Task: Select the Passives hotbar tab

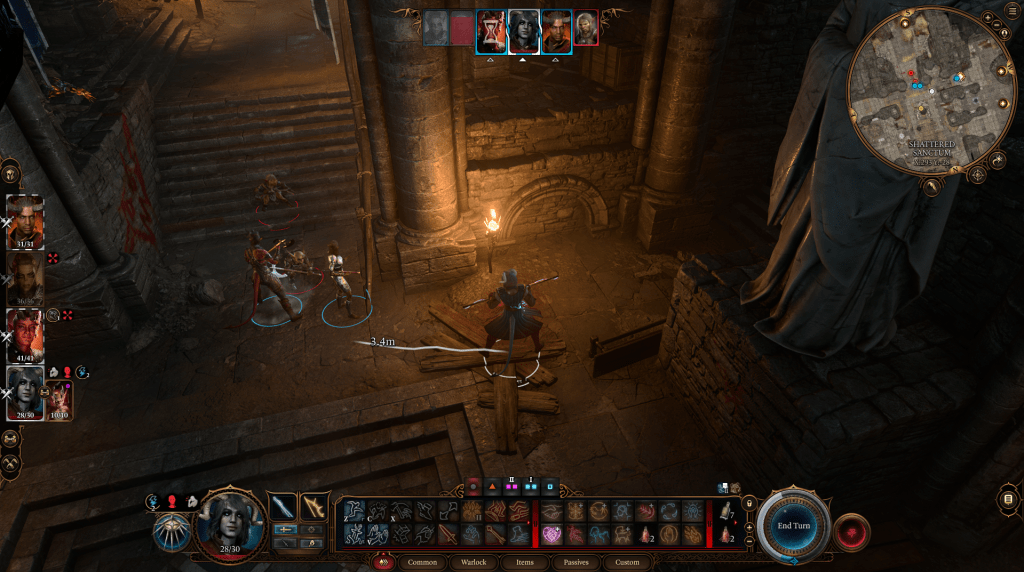Action: coord(576,562)
